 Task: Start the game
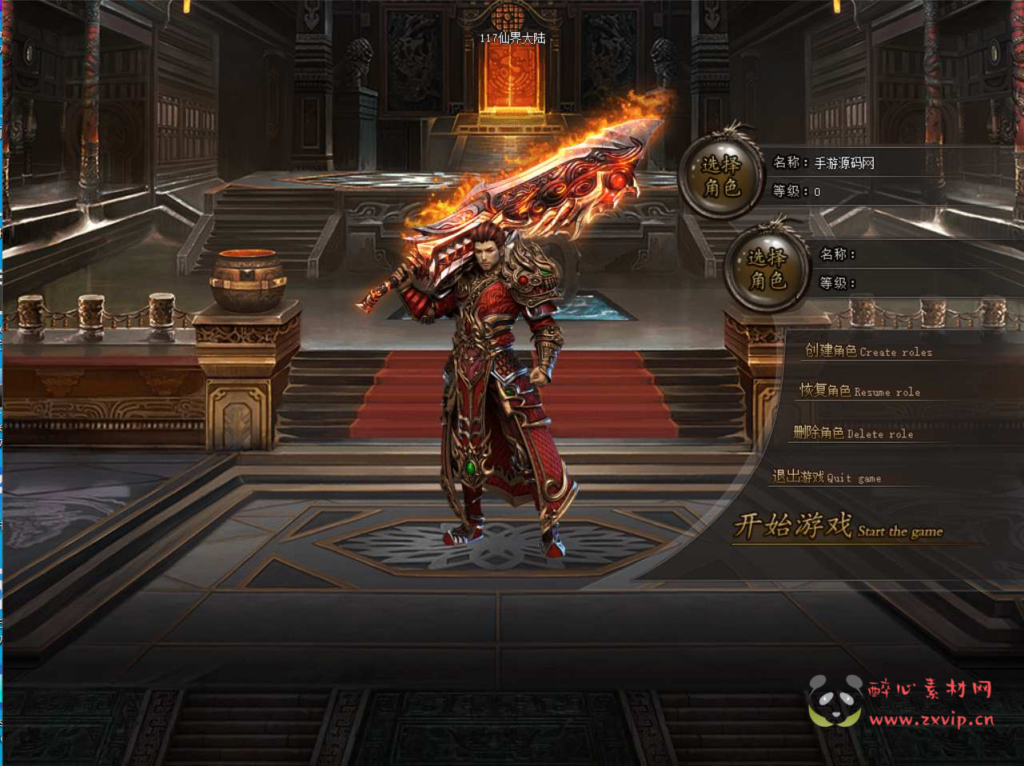tap(838, 527)
